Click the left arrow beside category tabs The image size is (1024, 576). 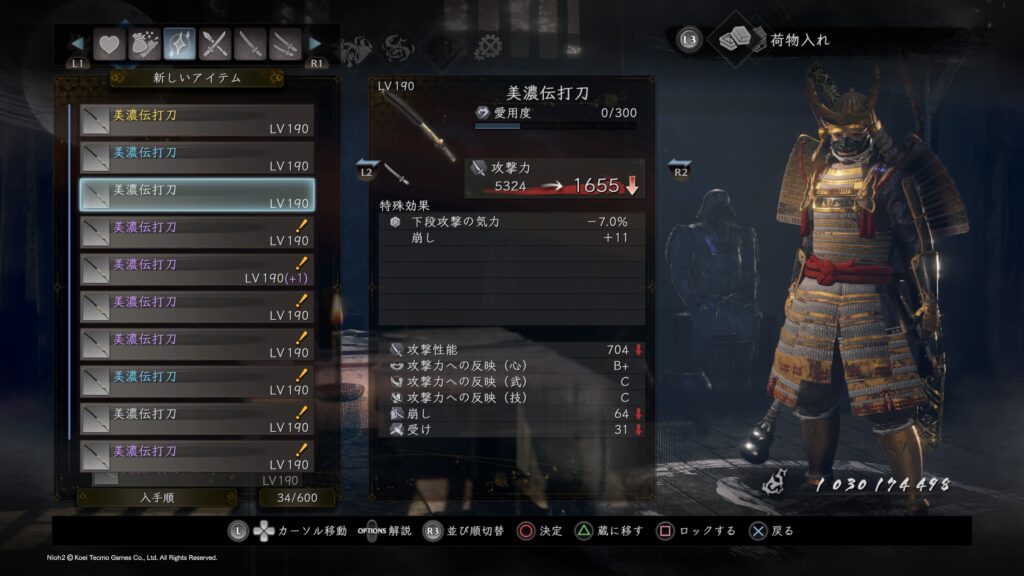click(x=77, y=44)
